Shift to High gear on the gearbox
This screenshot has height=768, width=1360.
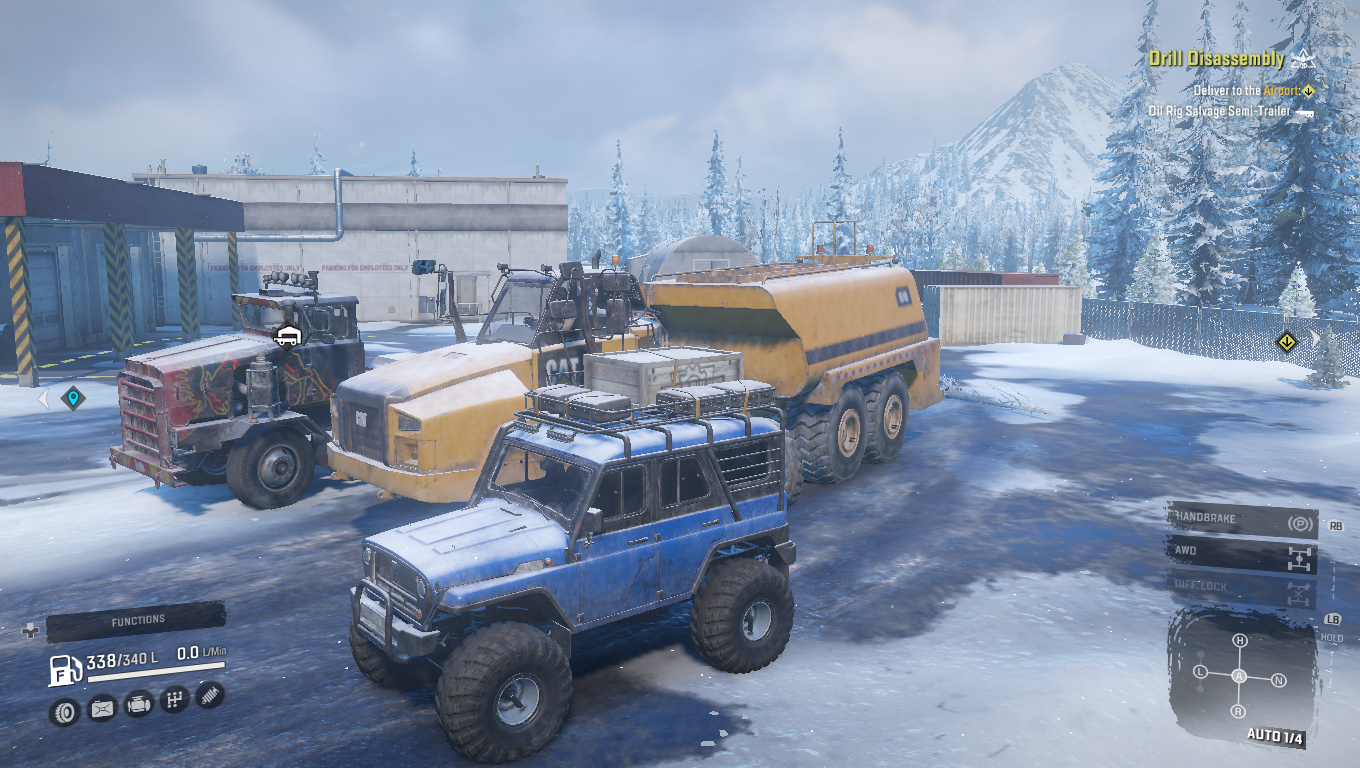pyautogui.click(x=1240, y=640)
